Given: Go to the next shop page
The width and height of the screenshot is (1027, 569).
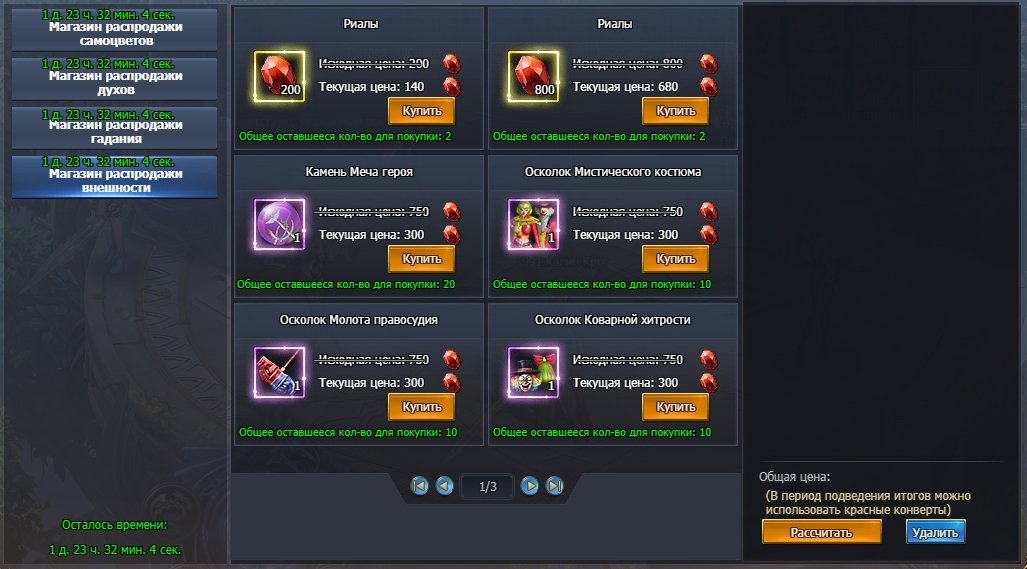Looking at the screenshot, I should 530,486.
